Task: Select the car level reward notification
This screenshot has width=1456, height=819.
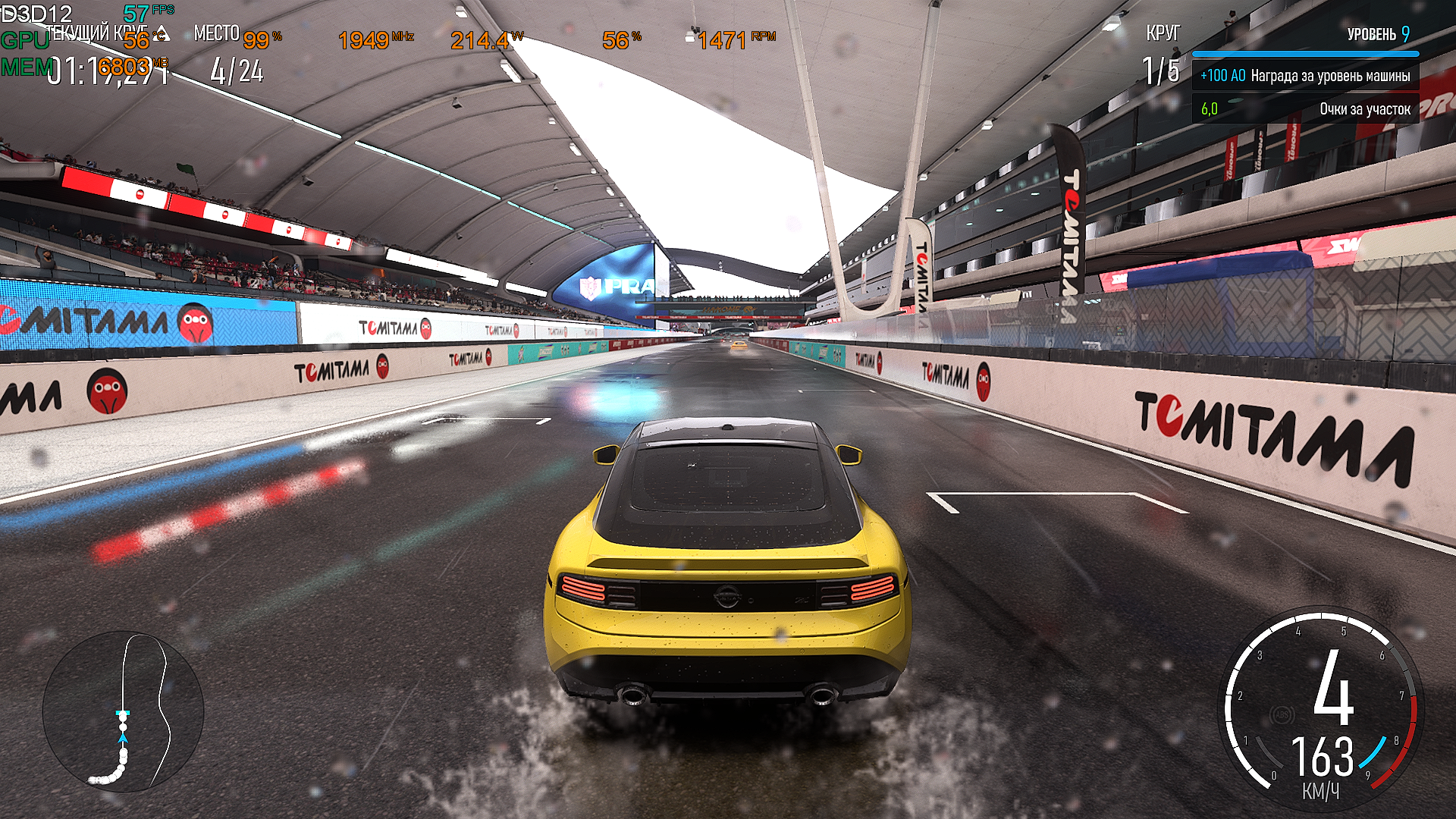Action: pos(1305,76)
